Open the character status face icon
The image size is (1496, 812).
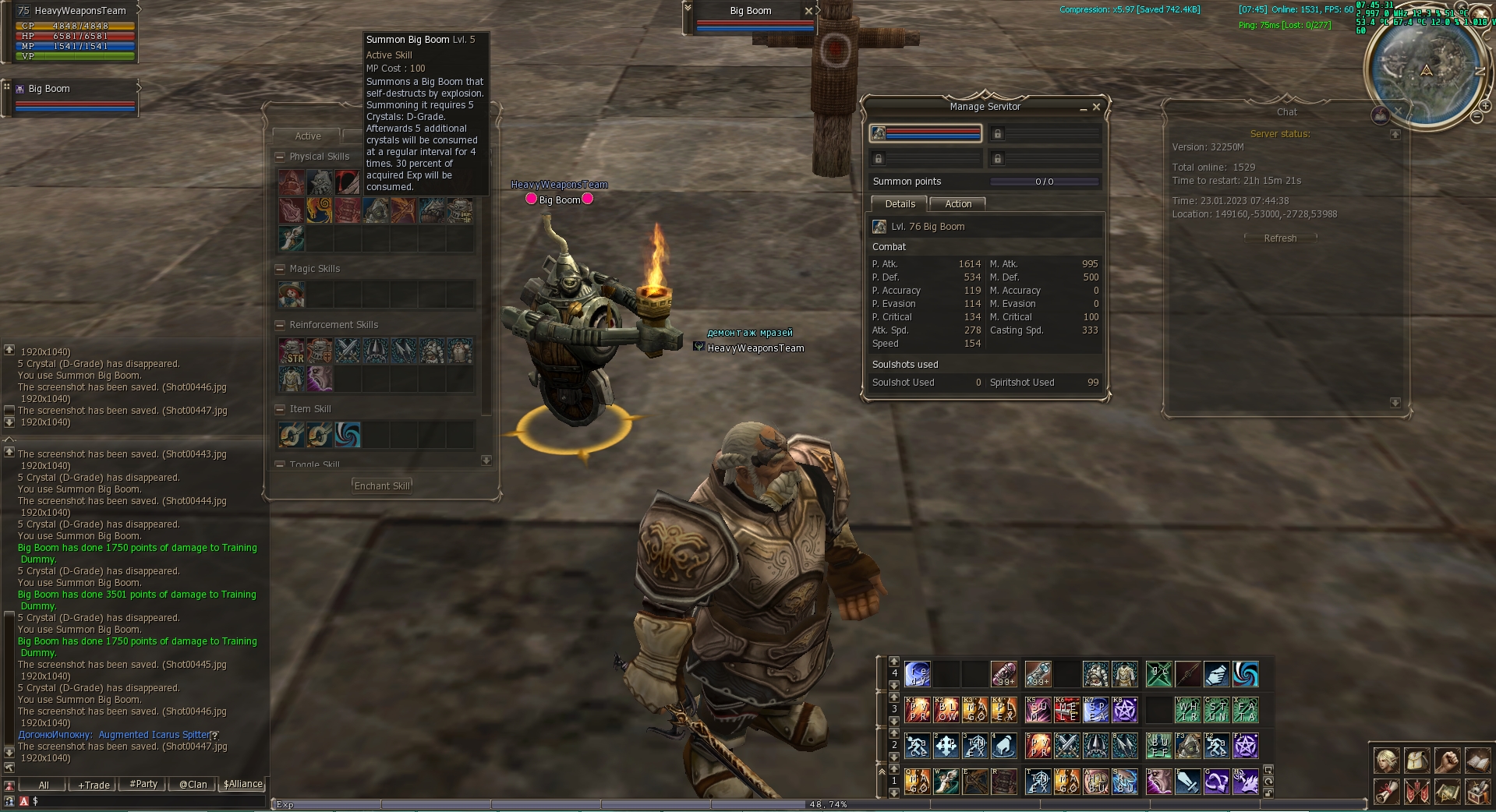point(1386,760)
